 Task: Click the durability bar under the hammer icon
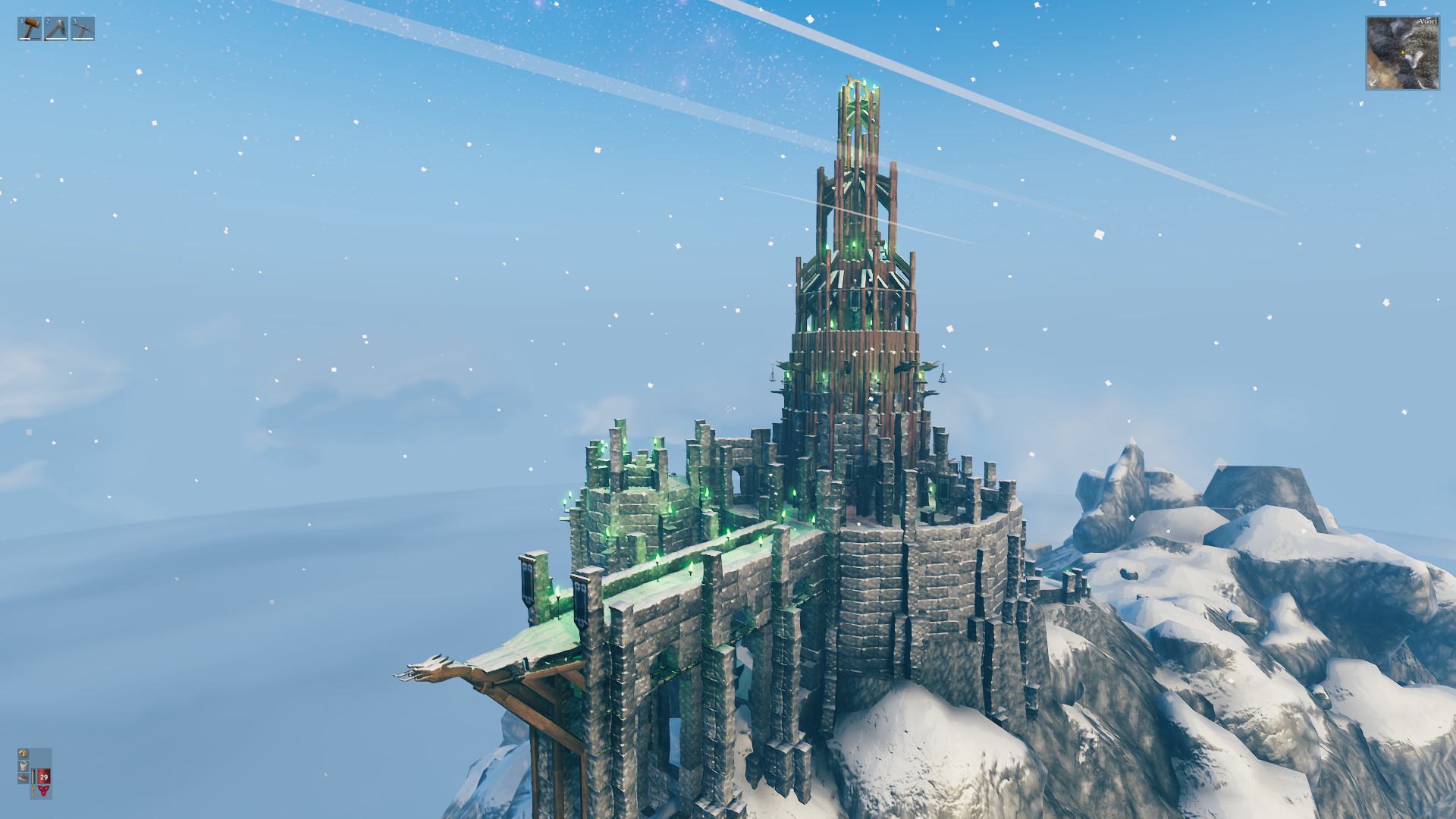(30, 39)
